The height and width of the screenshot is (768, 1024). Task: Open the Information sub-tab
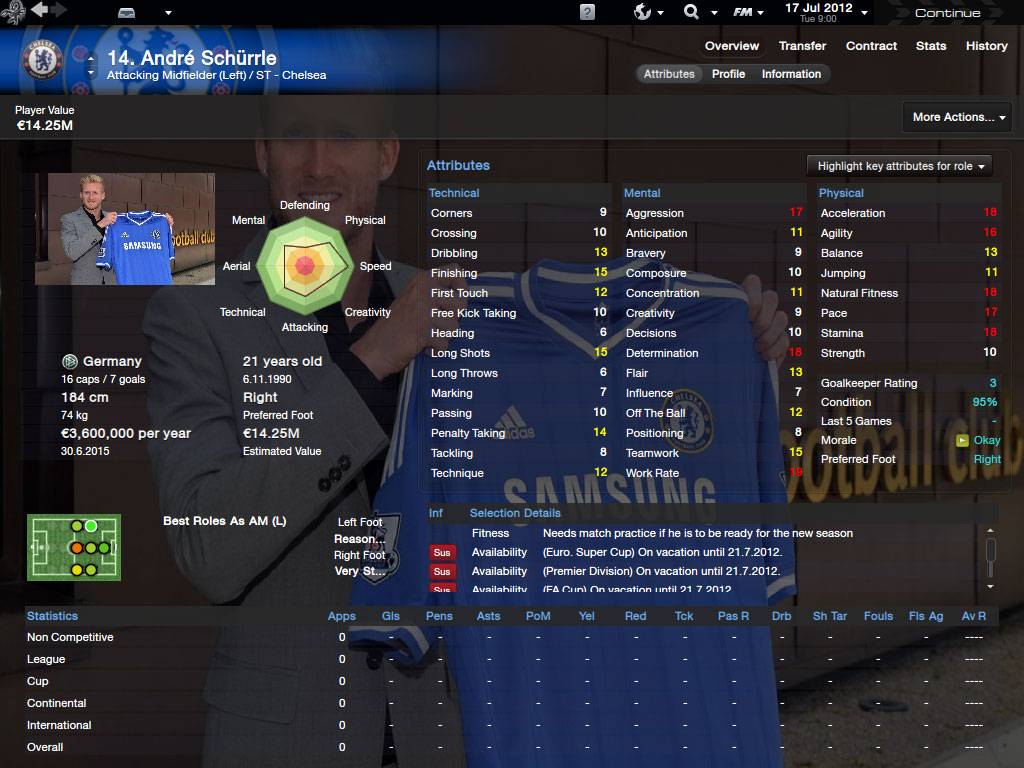click(x=791, y=74)
